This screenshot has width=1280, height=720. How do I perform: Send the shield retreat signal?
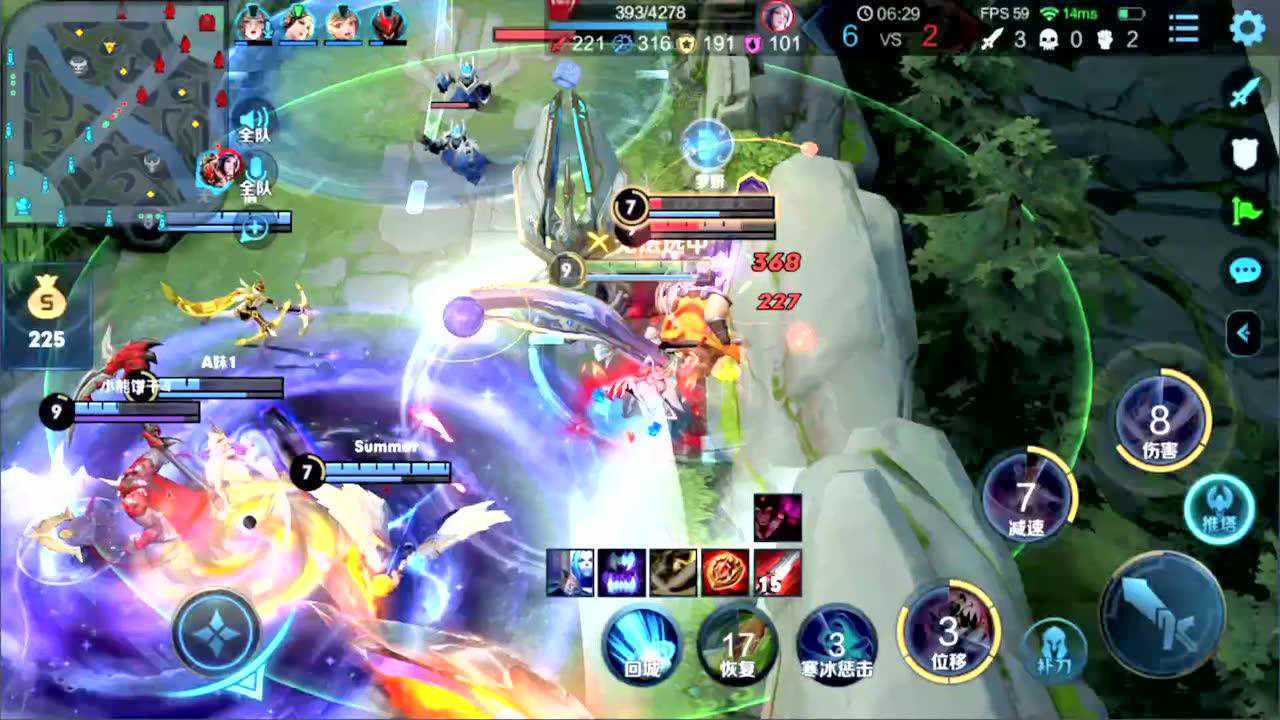(x=1246, y=152)
